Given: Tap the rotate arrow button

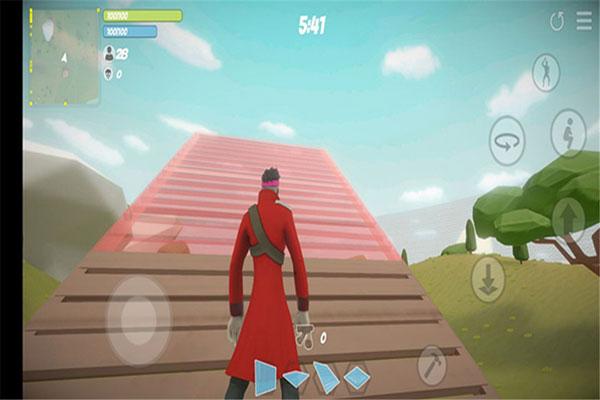Looking at the screenshot, I should click(507, 140).
